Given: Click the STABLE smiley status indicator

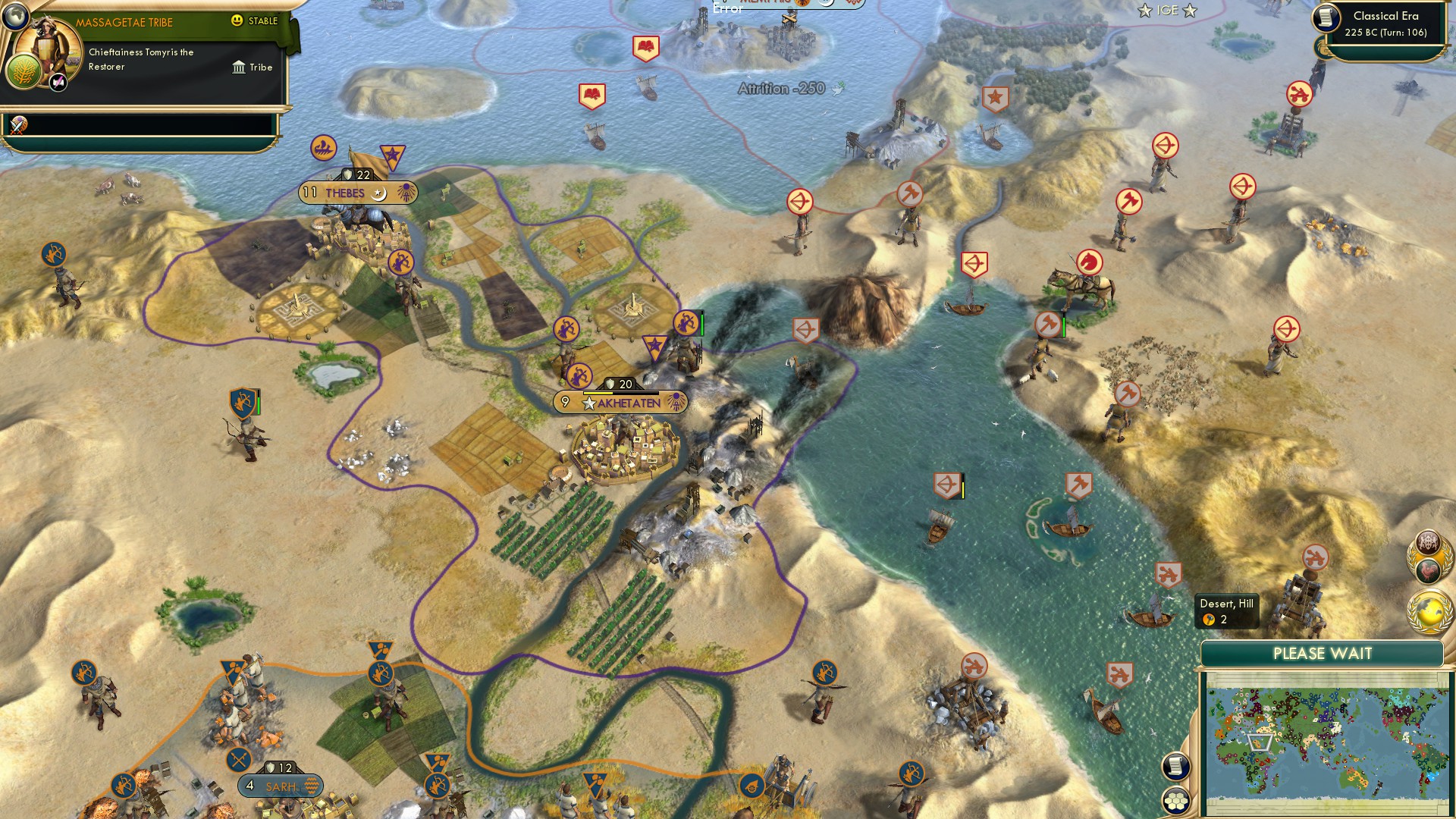Looking at the screenshot, I should click(237, 20).
